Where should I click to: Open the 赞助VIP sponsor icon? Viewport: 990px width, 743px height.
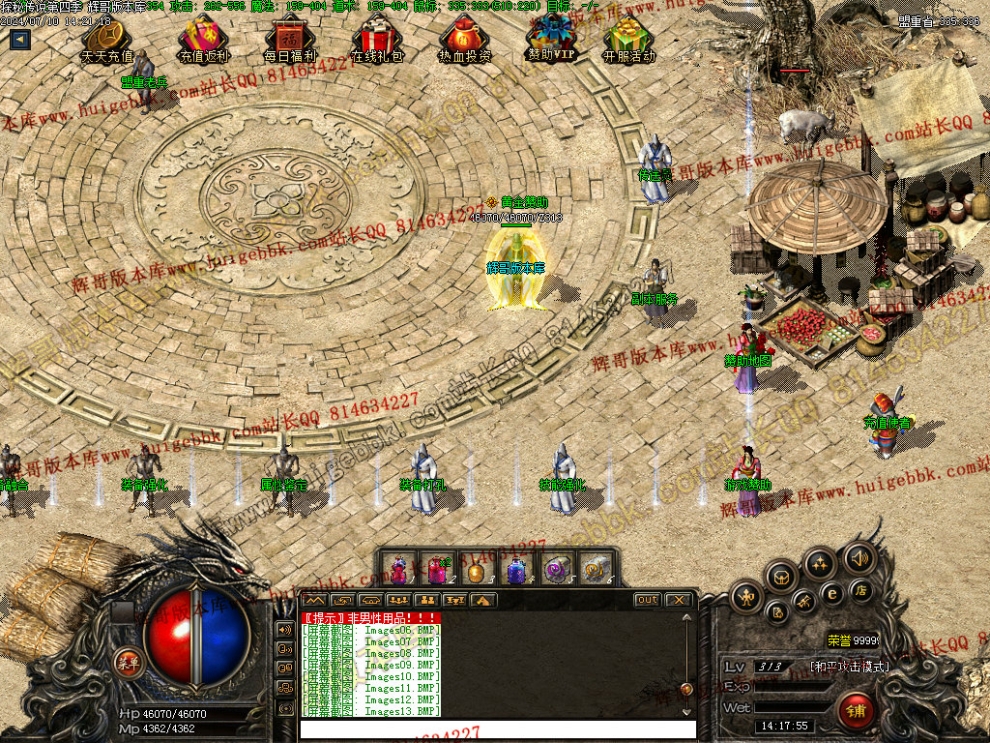551,40
